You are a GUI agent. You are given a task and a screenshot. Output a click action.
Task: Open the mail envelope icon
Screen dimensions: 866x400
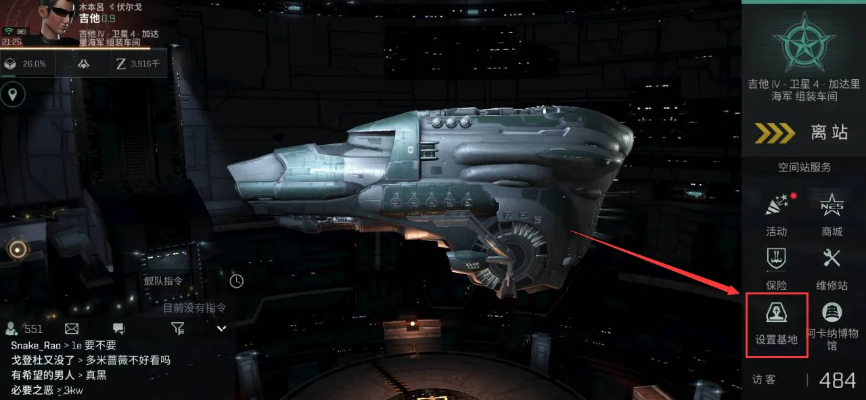(x=72, y=328)
